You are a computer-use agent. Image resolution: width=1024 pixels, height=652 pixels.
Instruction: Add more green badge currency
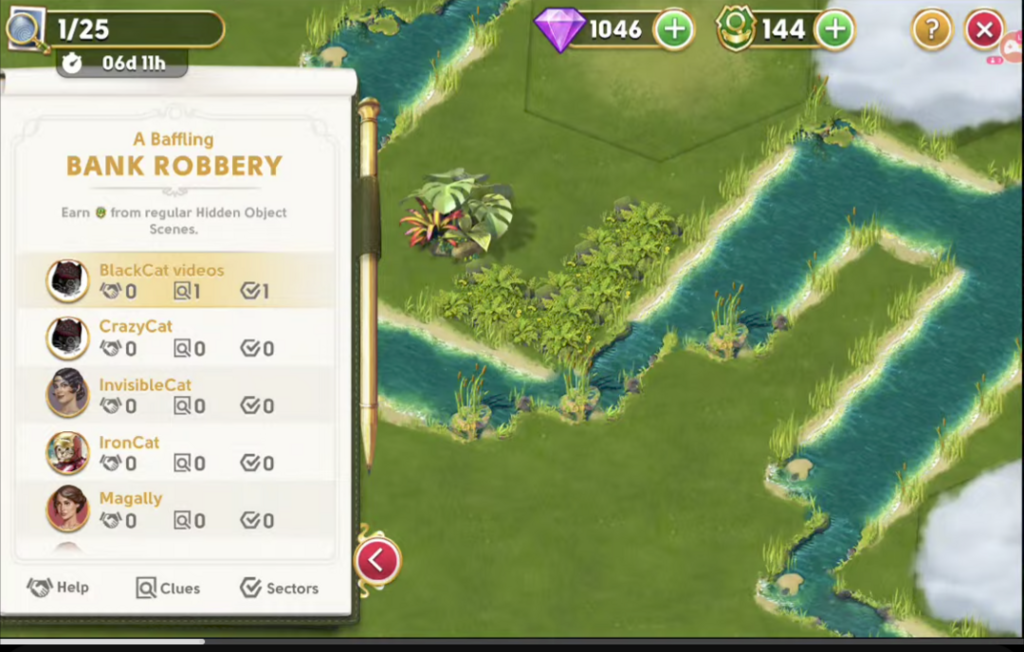(835, 30)
